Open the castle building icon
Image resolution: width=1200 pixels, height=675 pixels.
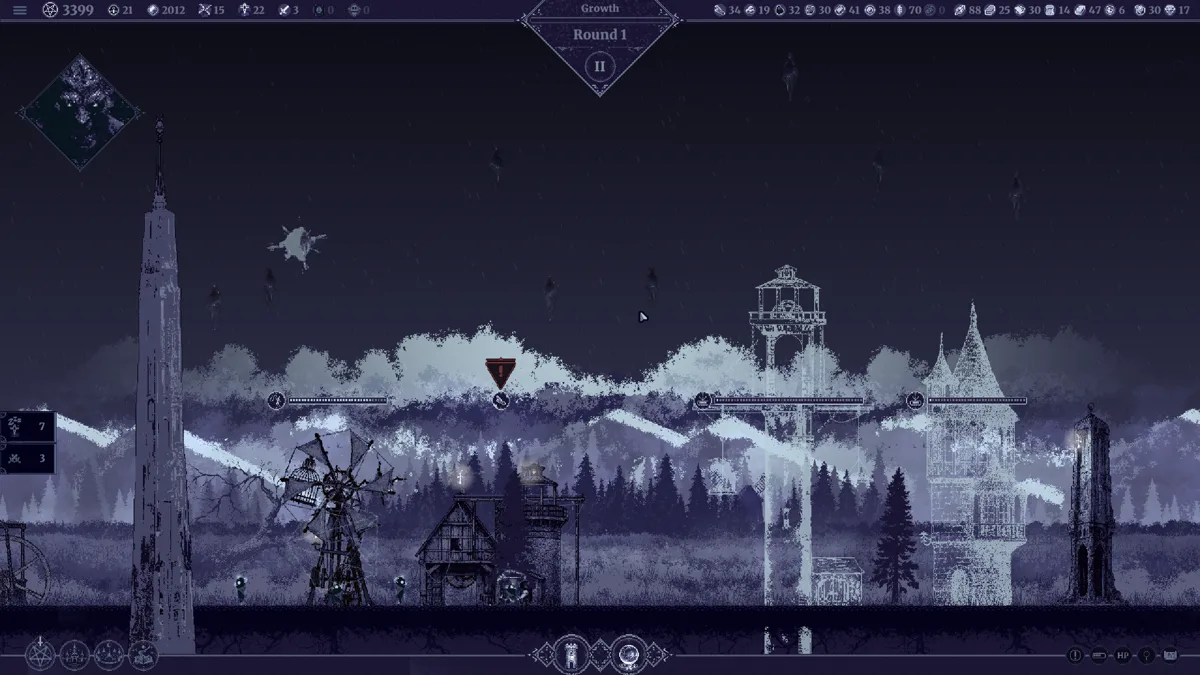[x=75, y=655]
